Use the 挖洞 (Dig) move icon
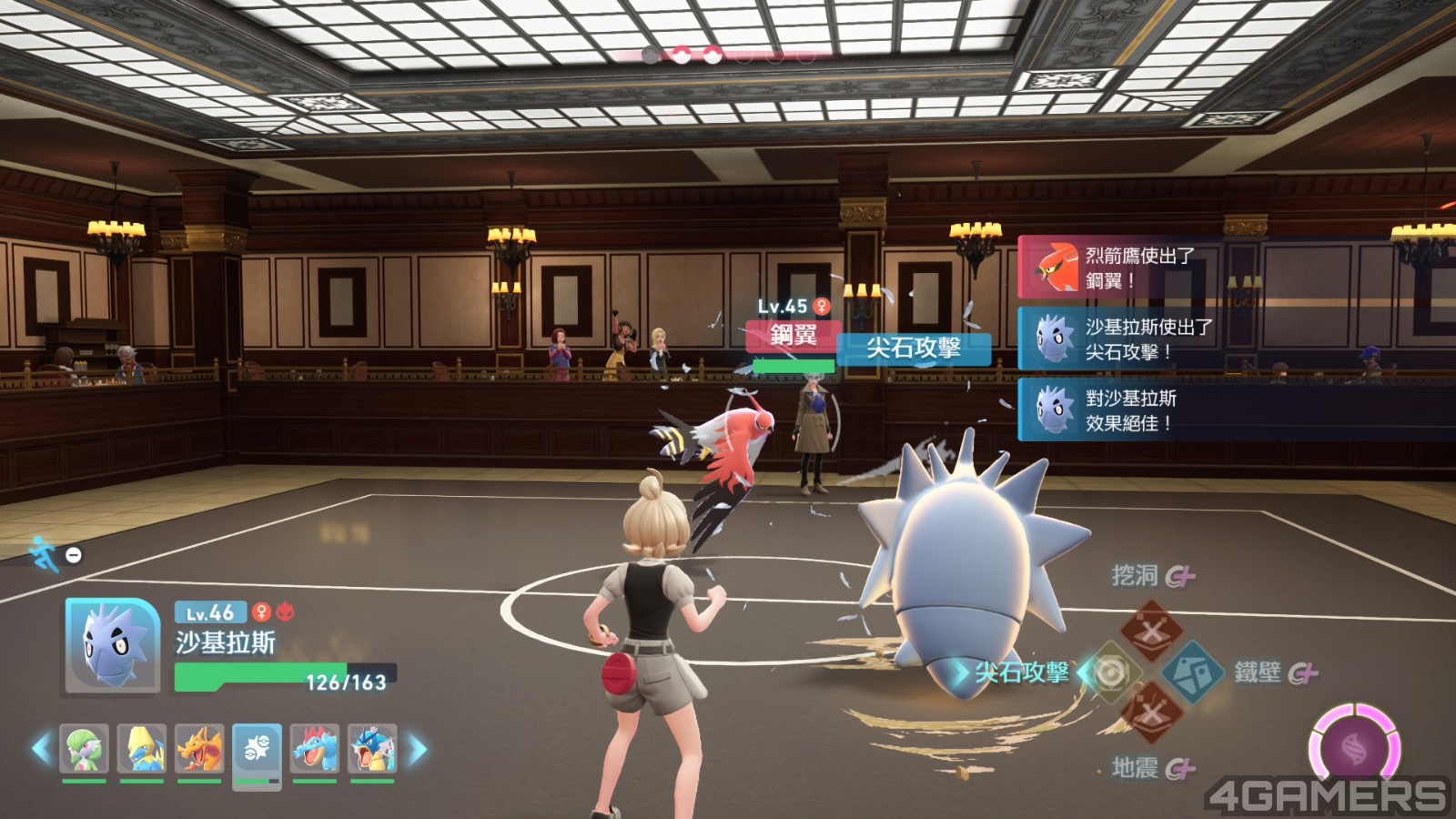 click(x=1151, y=630)
